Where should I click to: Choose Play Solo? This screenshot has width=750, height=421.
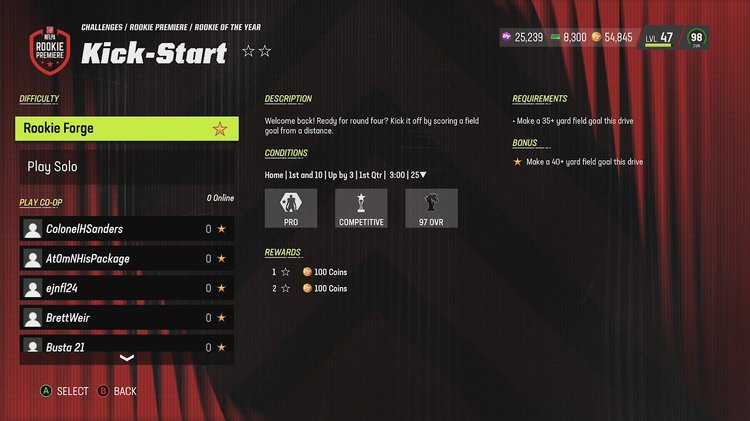[x=127, y=167]
